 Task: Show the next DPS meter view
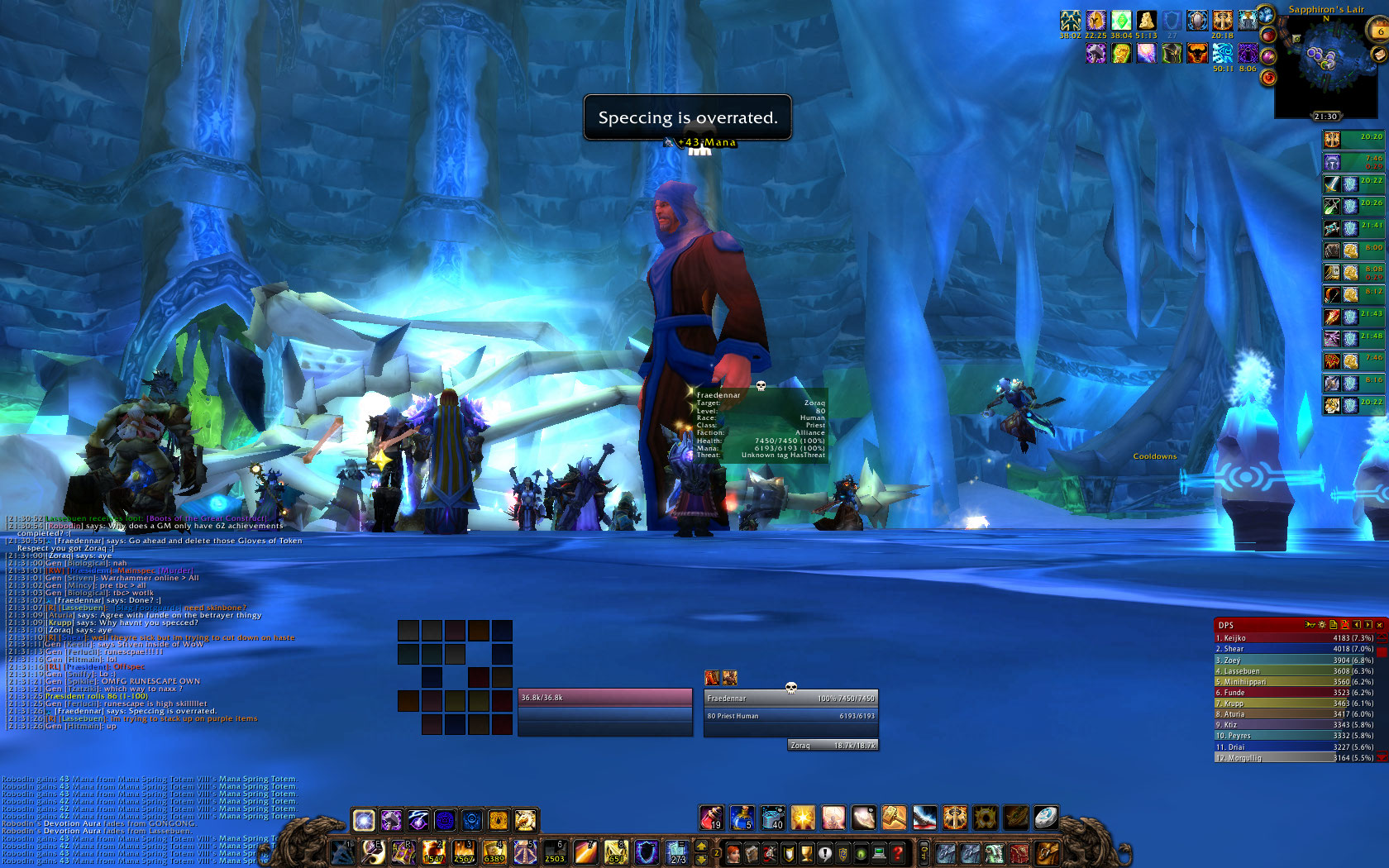1368,625
